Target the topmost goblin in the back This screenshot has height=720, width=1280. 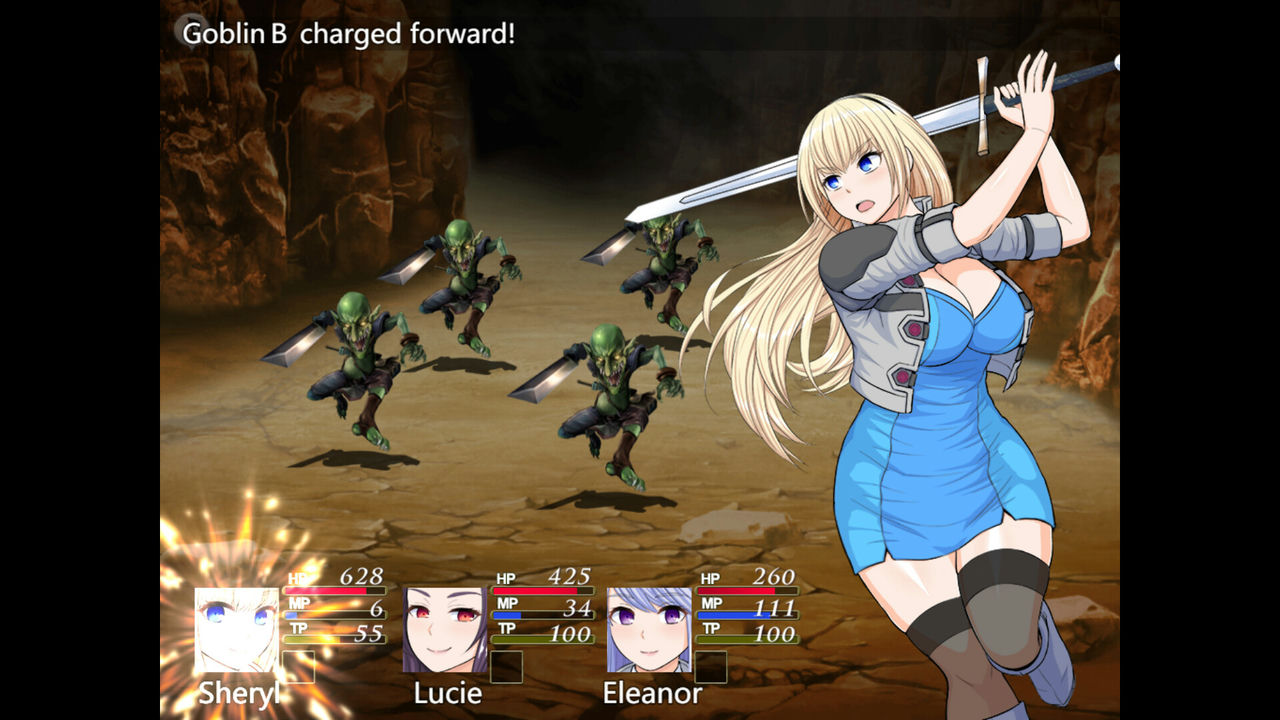point(465,280)
